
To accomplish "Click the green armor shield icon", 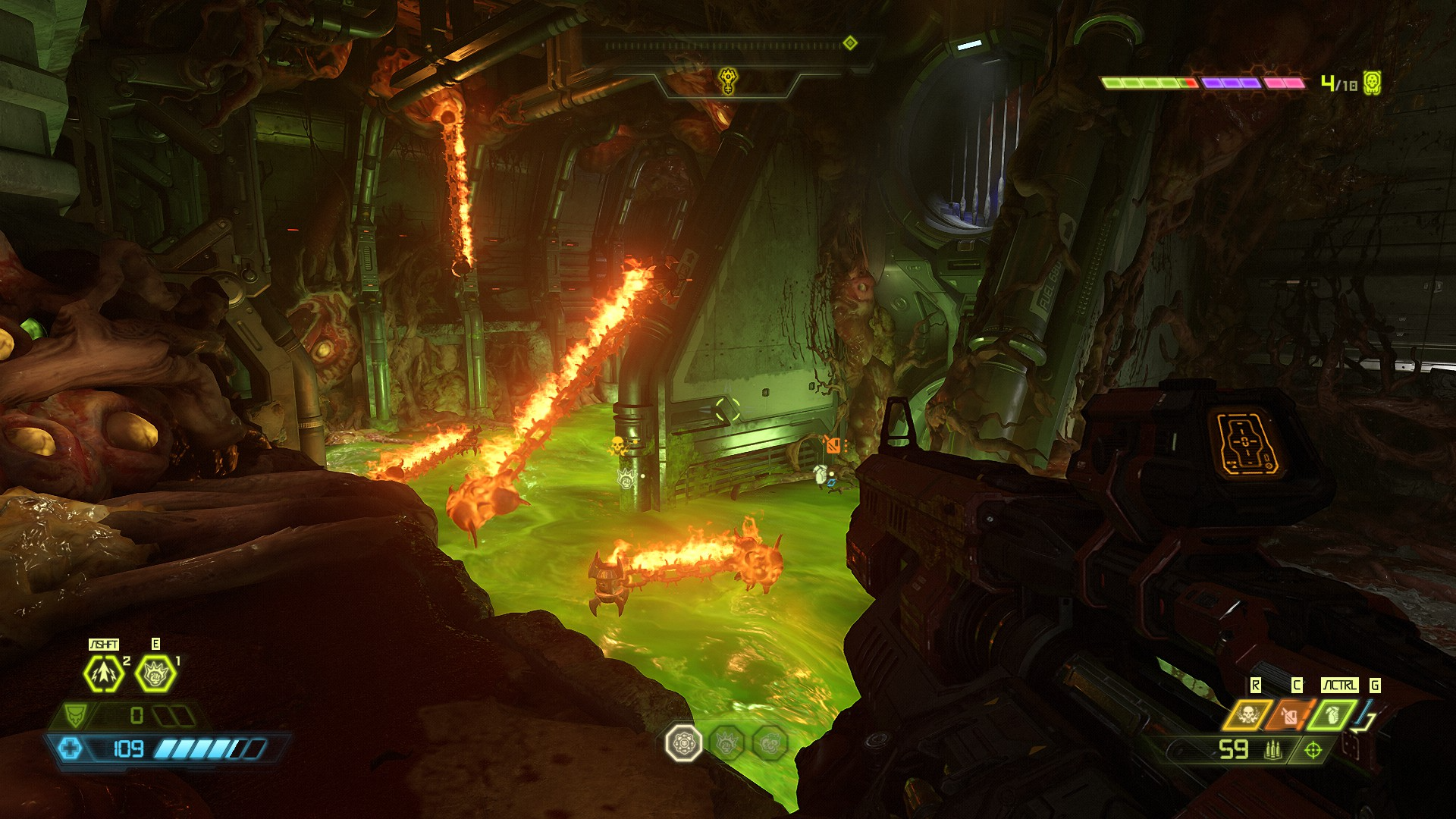I will [x=74, y=714].
